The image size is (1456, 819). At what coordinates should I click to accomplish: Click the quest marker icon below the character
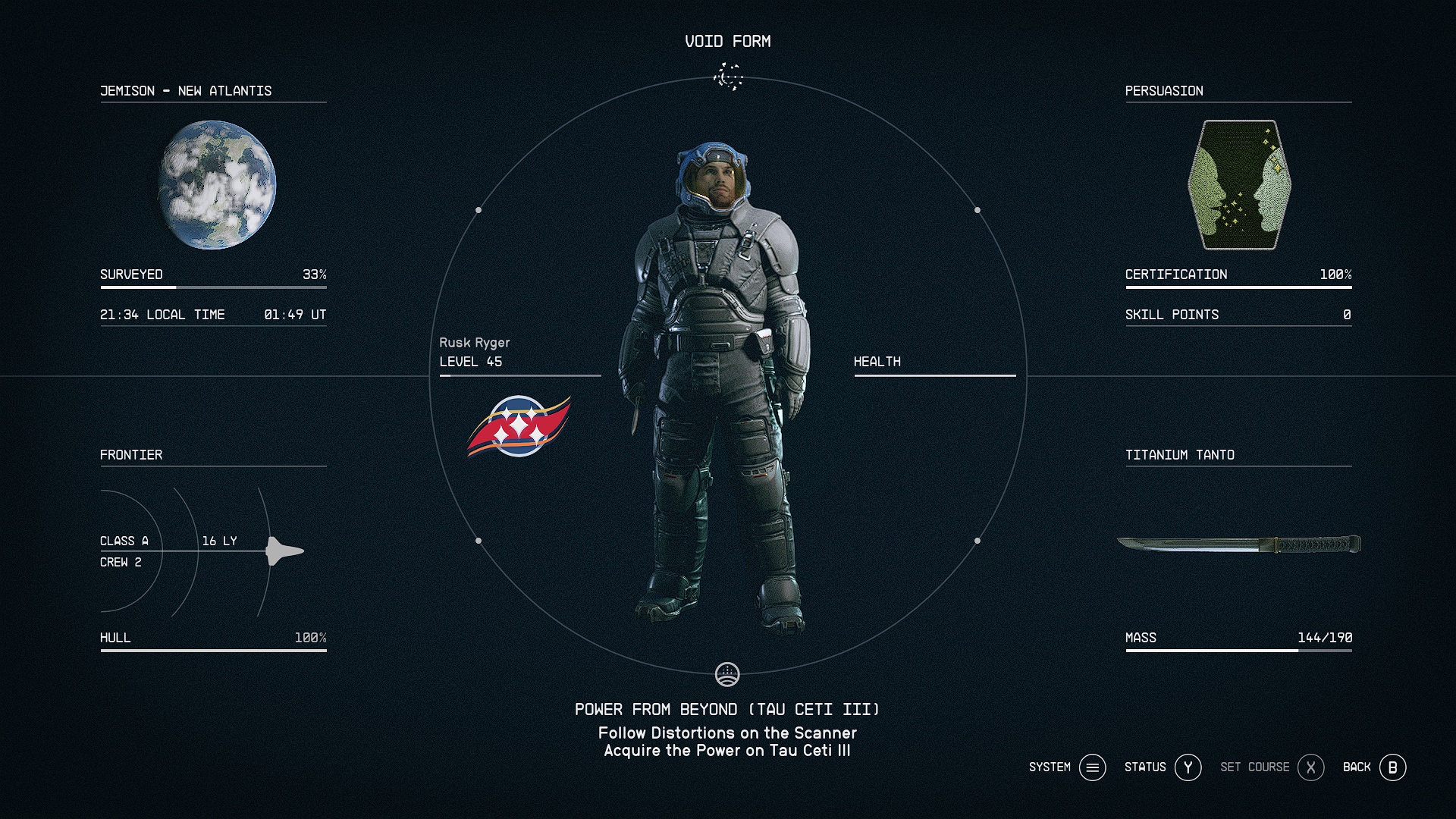[728, 673]
